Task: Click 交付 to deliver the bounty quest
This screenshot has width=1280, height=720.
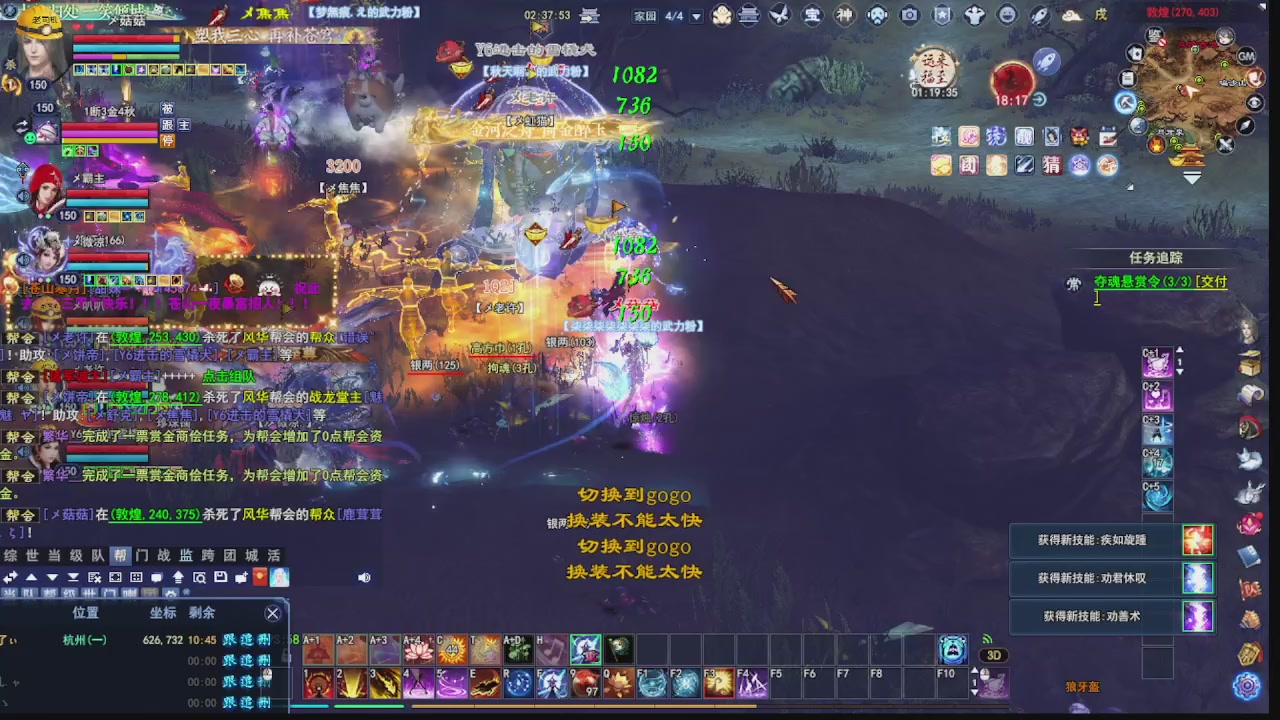Action: [1211, 282]
